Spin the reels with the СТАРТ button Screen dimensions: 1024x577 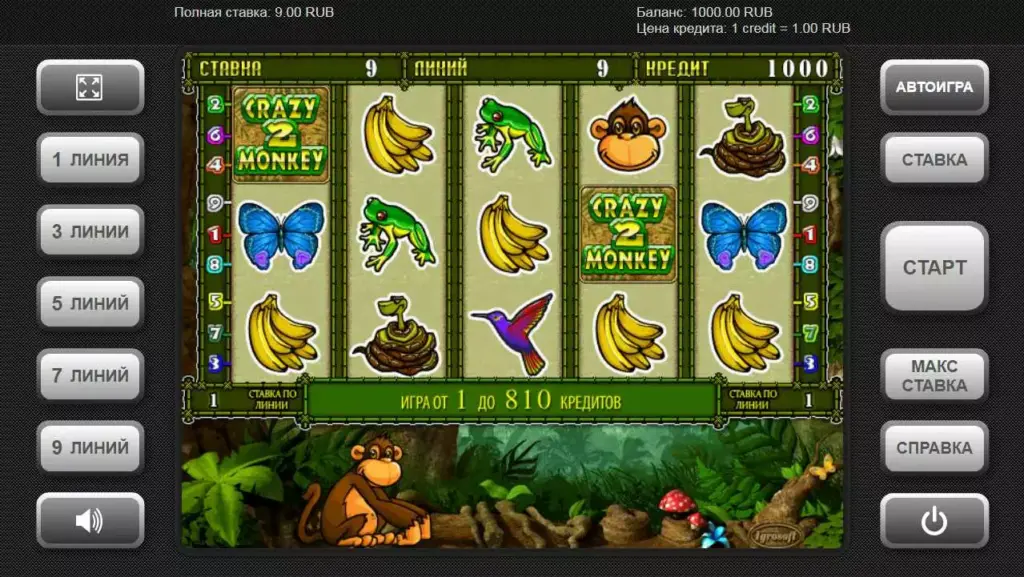[934, 267]
